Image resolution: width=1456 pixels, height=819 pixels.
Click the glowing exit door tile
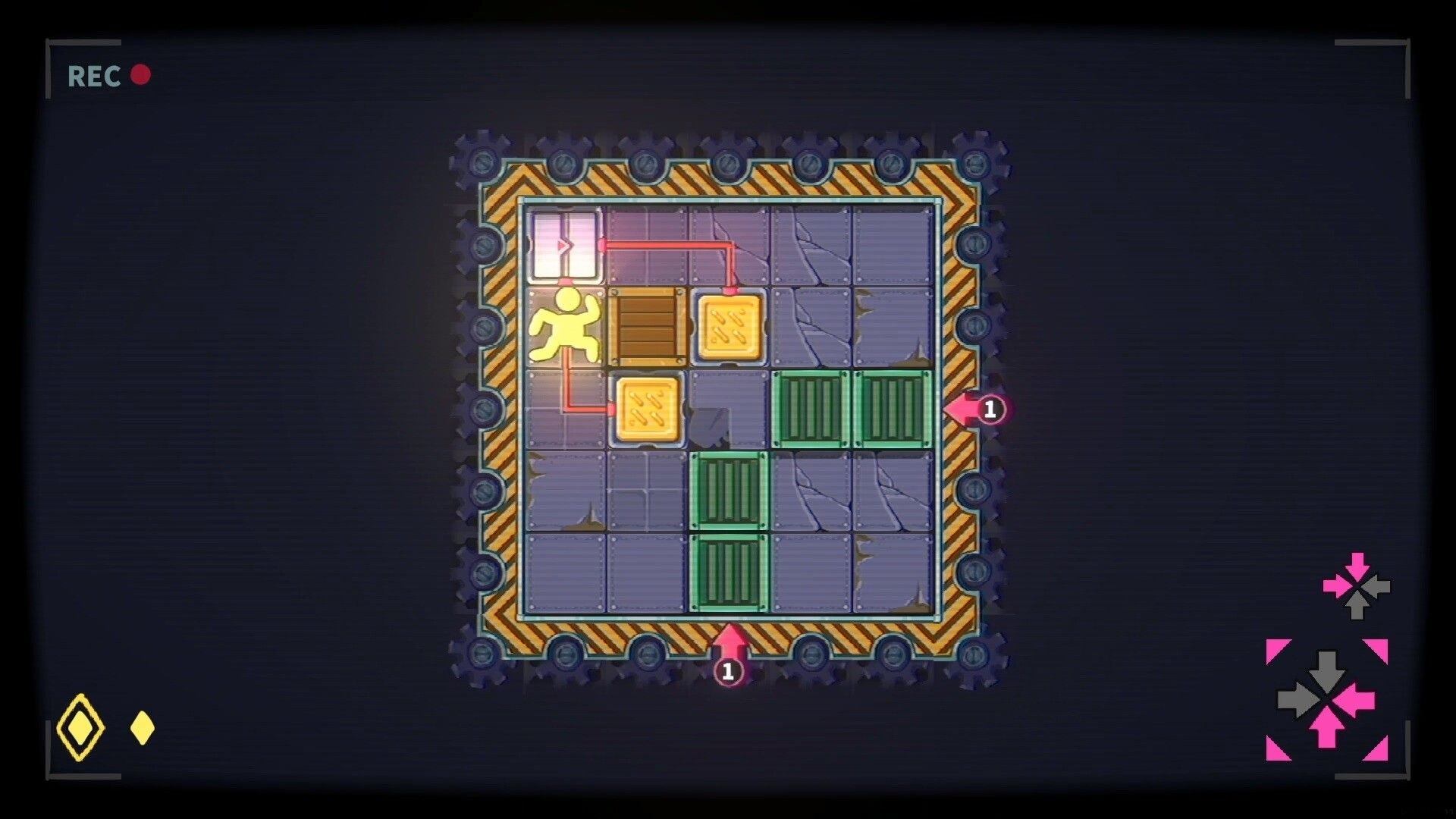coord(565,244)
